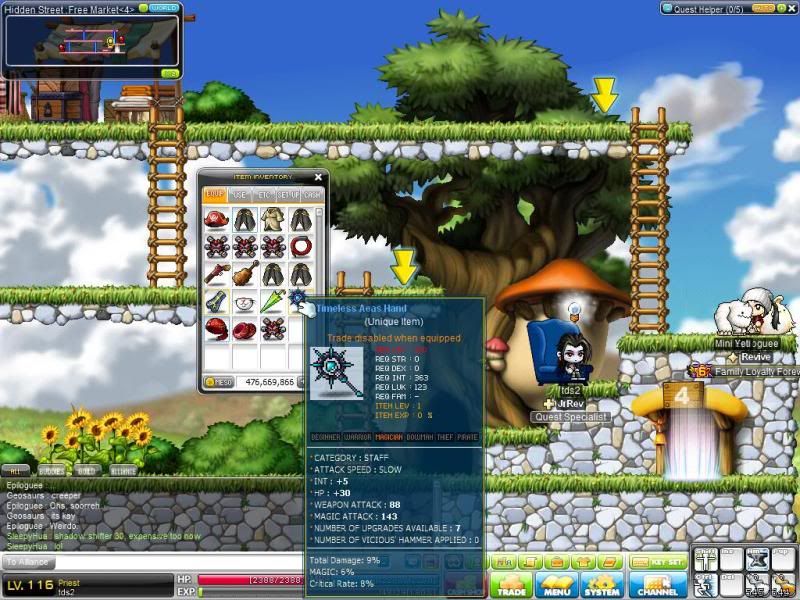Select the white cat face item

pos(244,301)
